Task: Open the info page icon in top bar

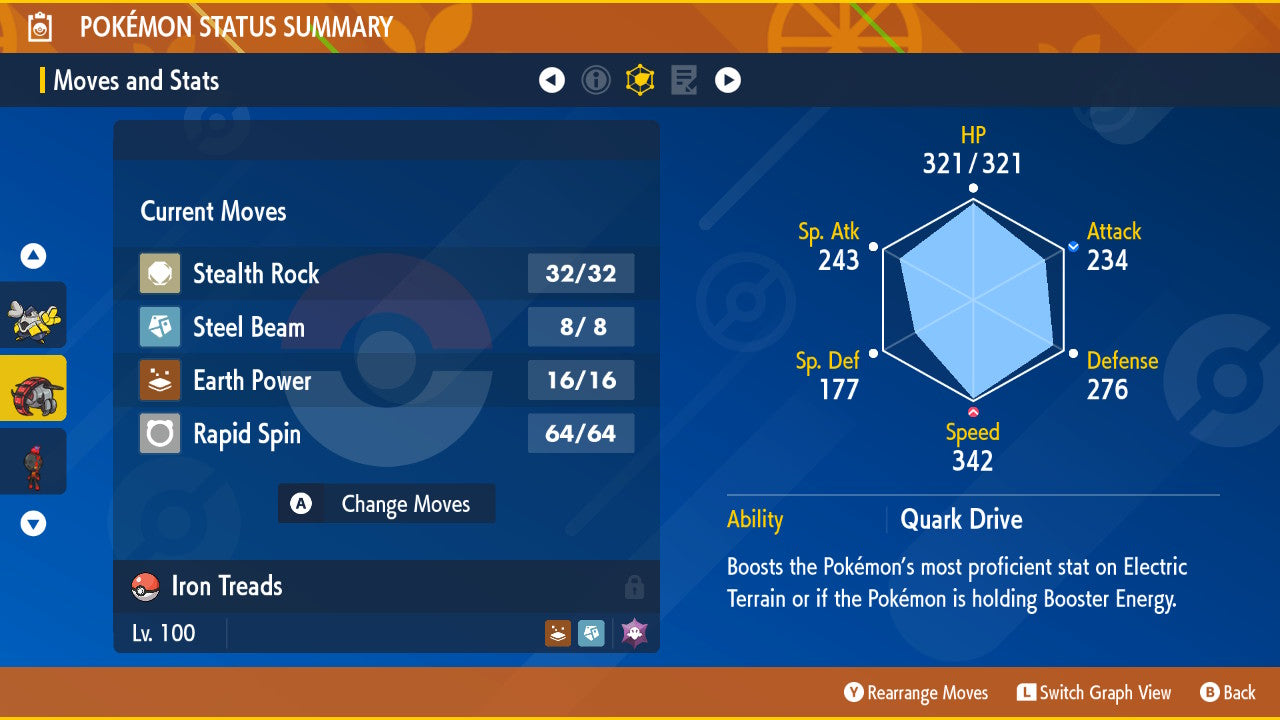Action: coord(596,80)
